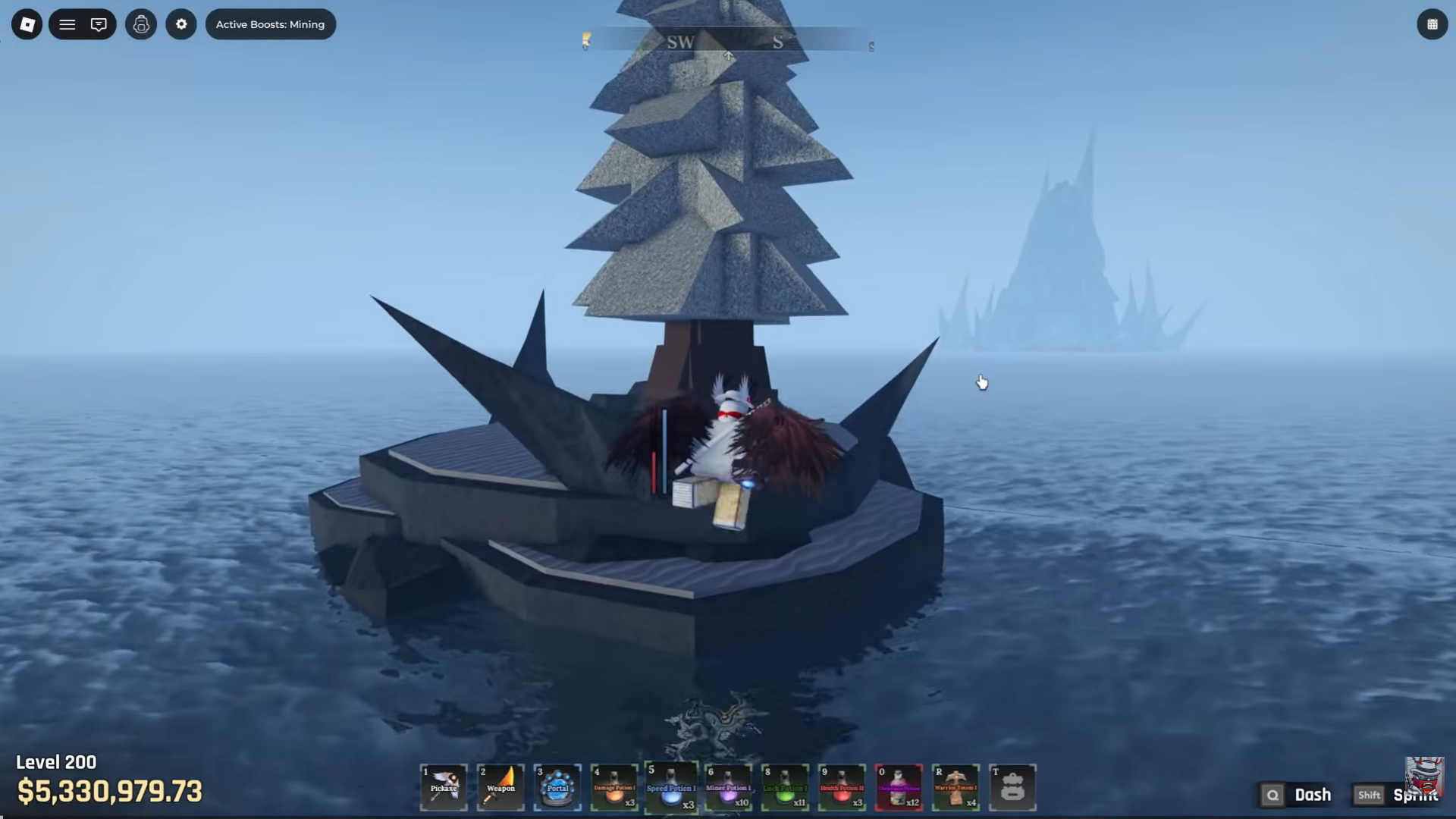Open the Roblox main menu
The width and height of the screenshot is (1456, 819).
[x=27, y=24]
